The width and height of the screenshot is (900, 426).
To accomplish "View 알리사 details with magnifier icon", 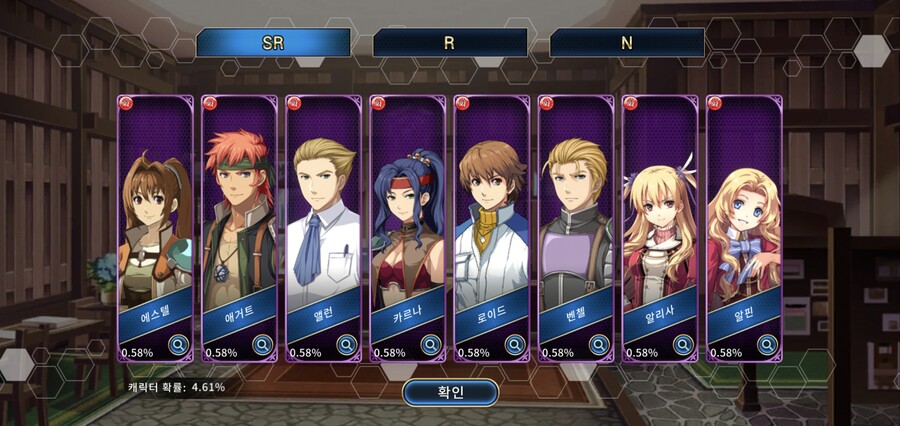I will pos(683,345).
